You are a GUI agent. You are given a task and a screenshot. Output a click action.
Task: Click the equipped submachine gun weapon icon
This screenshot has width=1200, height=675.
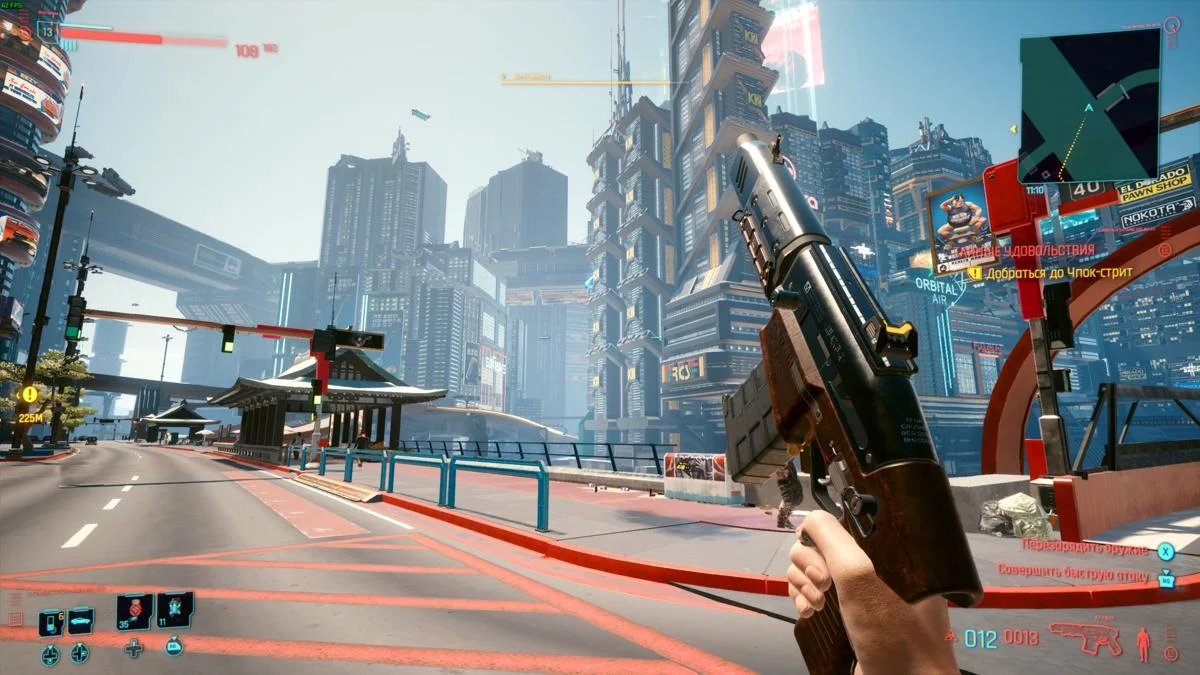pos(1085,638)
